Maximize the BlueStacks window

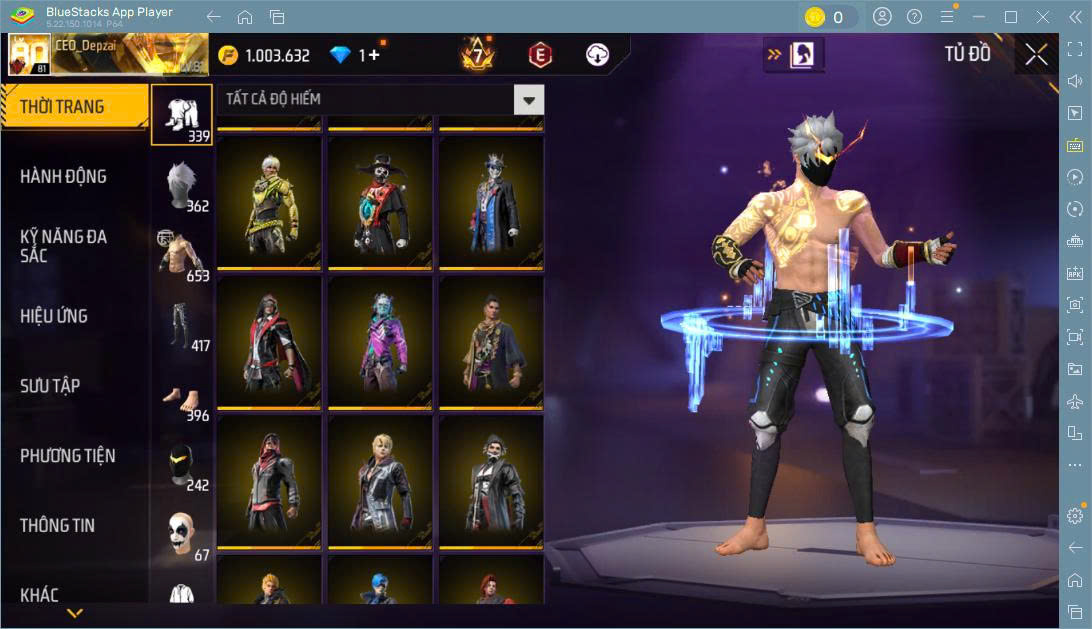point(1010,17)
